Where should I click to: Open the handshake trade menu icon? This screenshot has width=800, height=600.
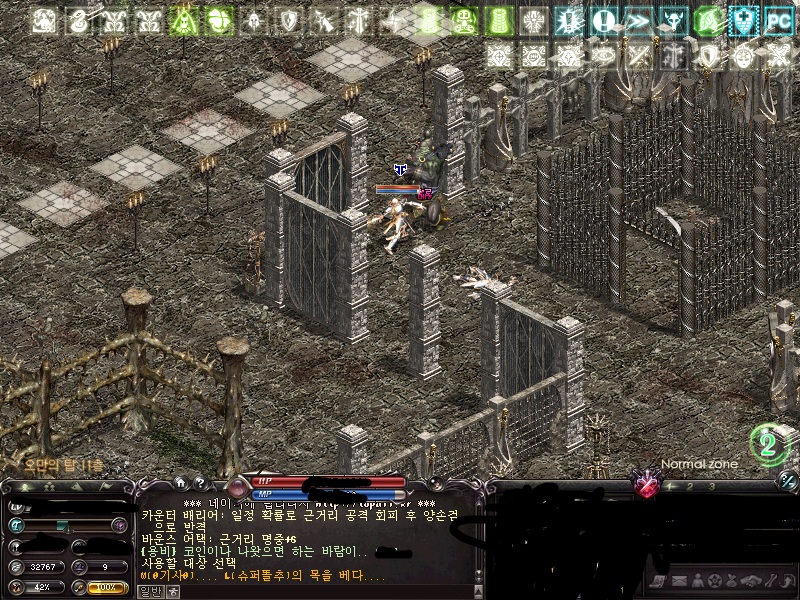(749, 581)
